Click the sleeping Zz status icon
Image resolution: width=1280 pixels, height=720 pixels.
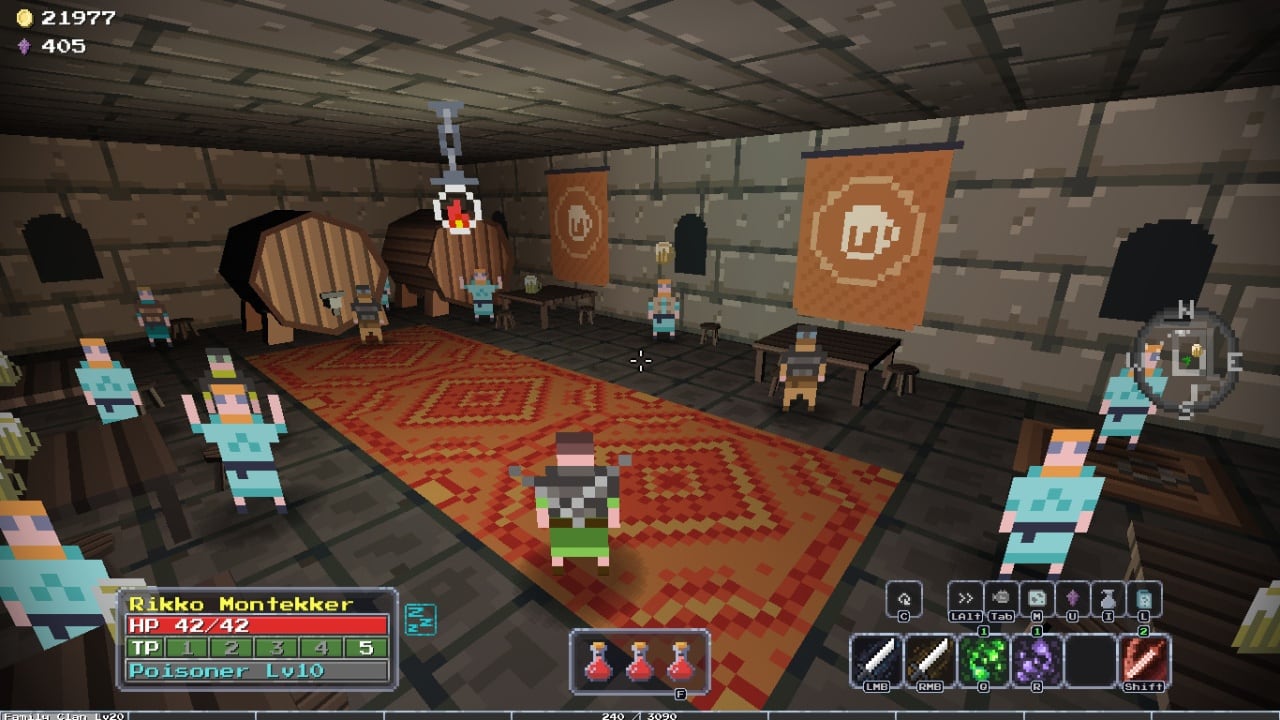[415, 619]
